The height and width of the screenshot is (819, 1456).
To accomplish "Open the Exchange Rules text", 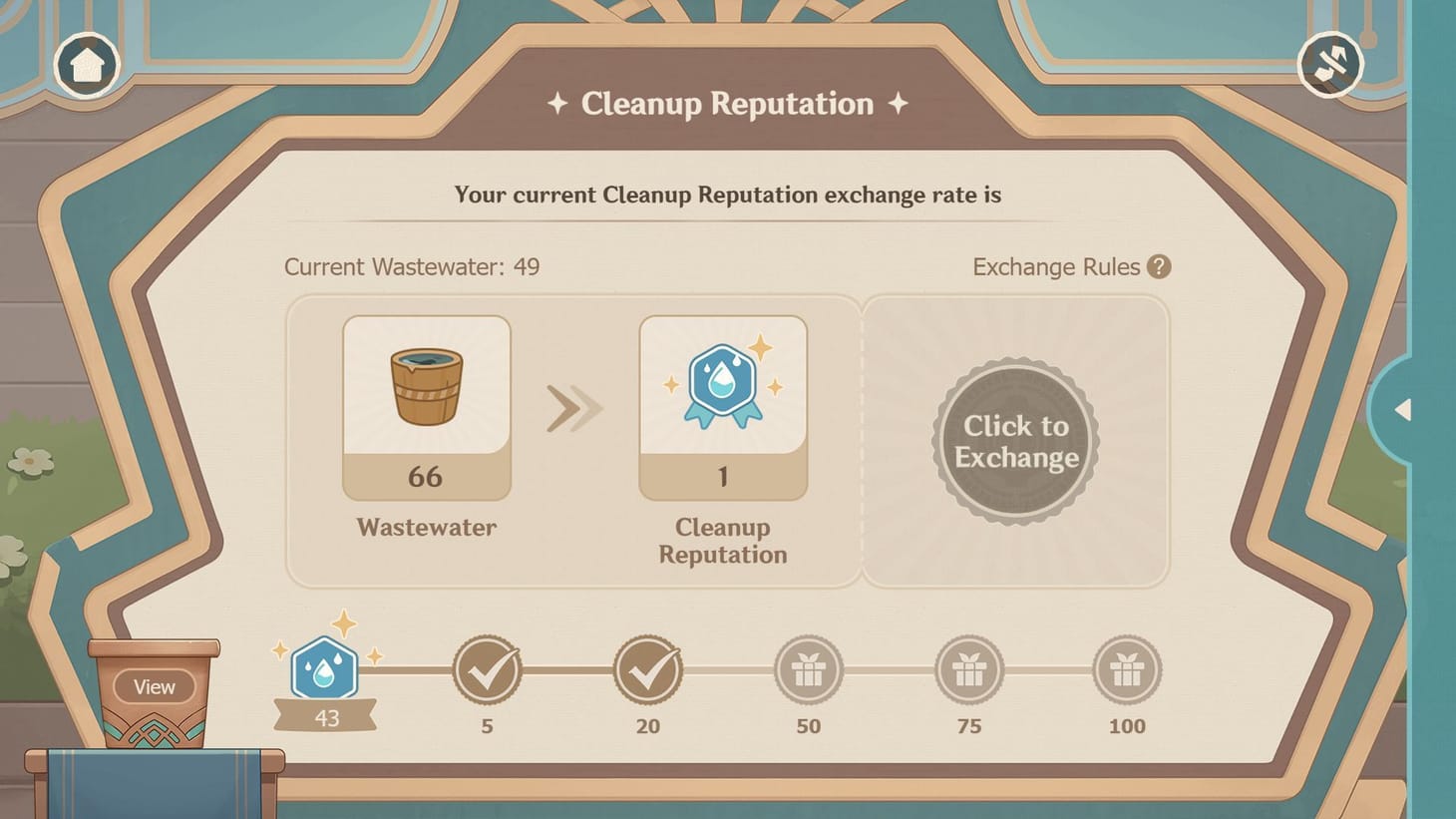I will (1056, 267).
